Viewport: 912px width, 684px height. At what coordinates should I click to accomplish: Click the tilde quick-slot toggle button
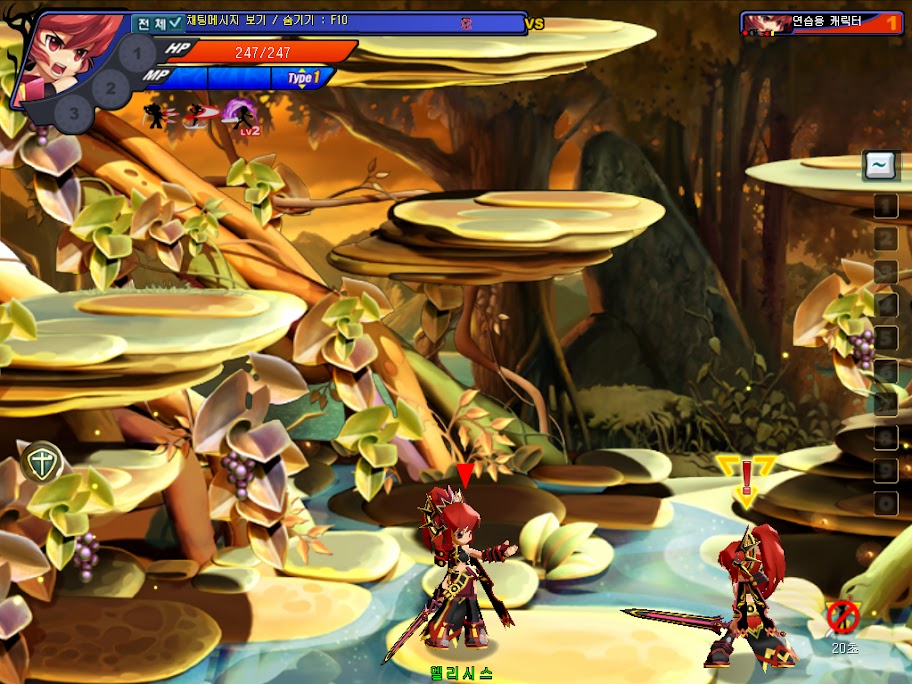[881, 165]
